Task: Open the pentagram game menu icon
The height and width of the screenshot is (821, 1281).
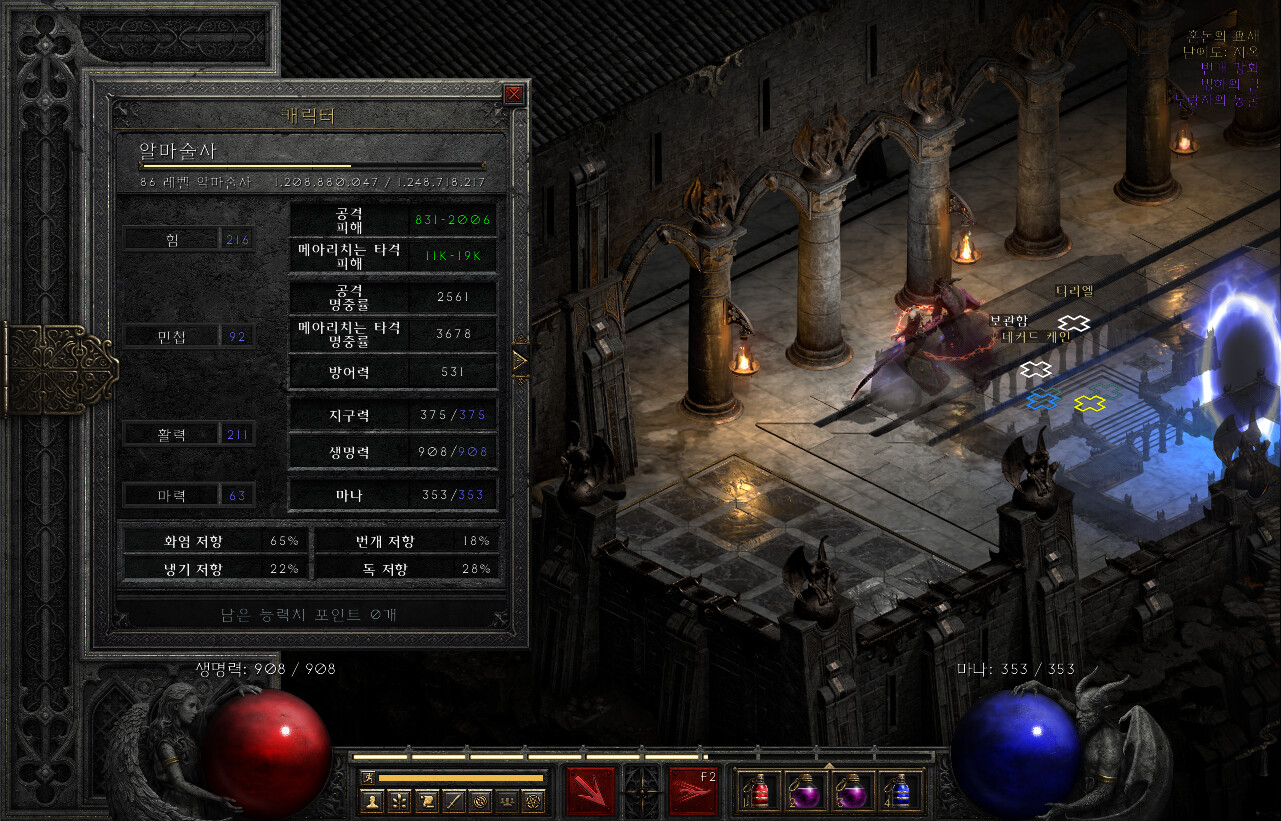Action: pos(535,800)
